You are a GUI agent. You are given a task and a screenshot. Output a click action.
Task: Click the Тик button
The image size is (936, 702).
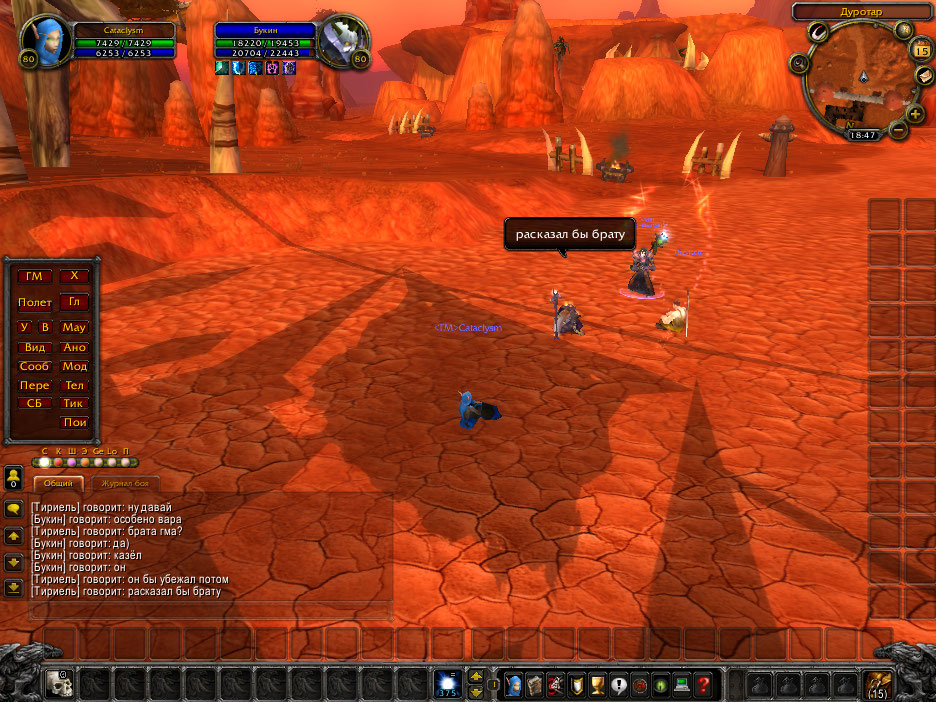click(74, 404)
